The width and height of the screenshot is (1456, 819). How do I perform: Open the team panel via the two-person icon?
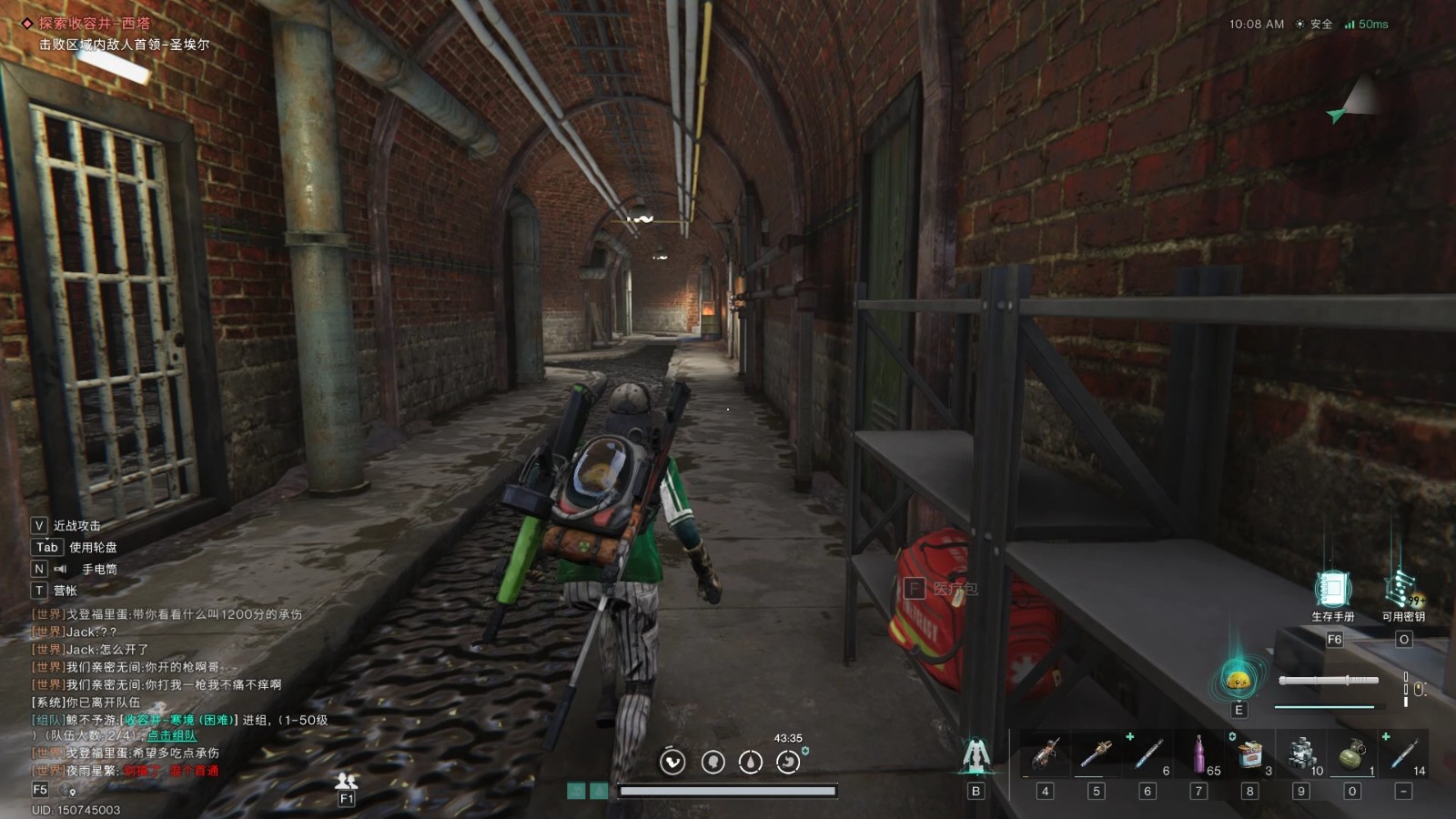346,780
